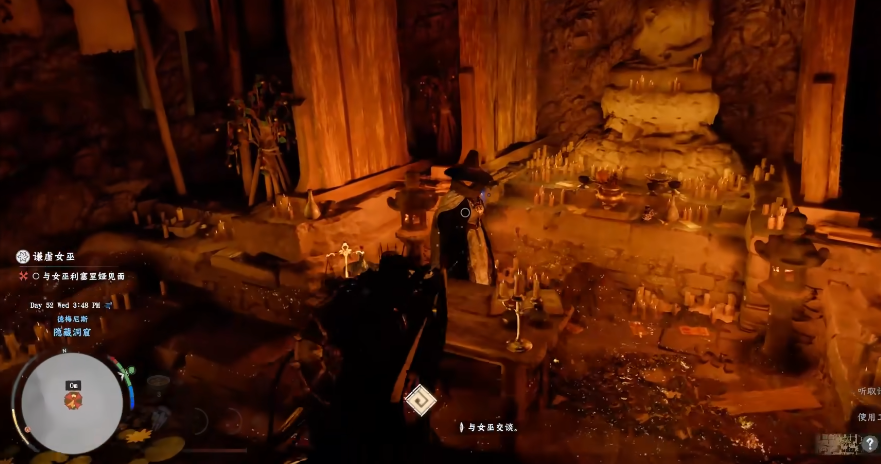The width and height of the screenshot is (881, 464).
Task: Click the red quest marker on the minimap
Action: tap(73, 400)
